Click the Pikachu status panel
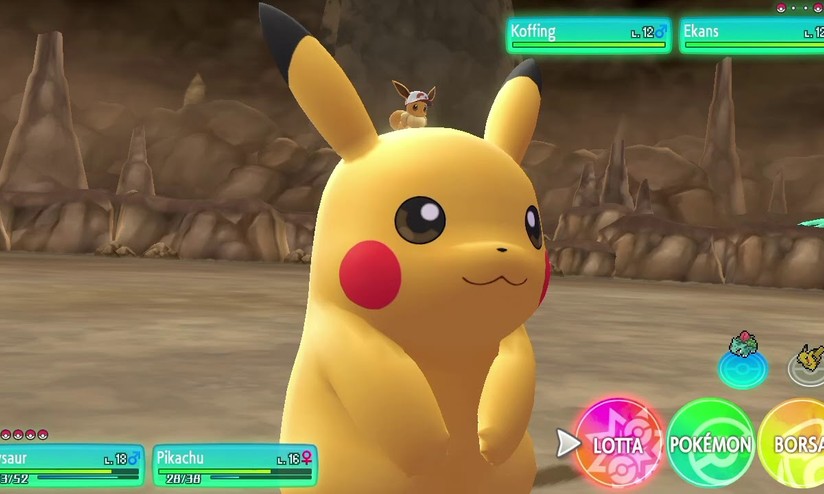 pos(235,464)
